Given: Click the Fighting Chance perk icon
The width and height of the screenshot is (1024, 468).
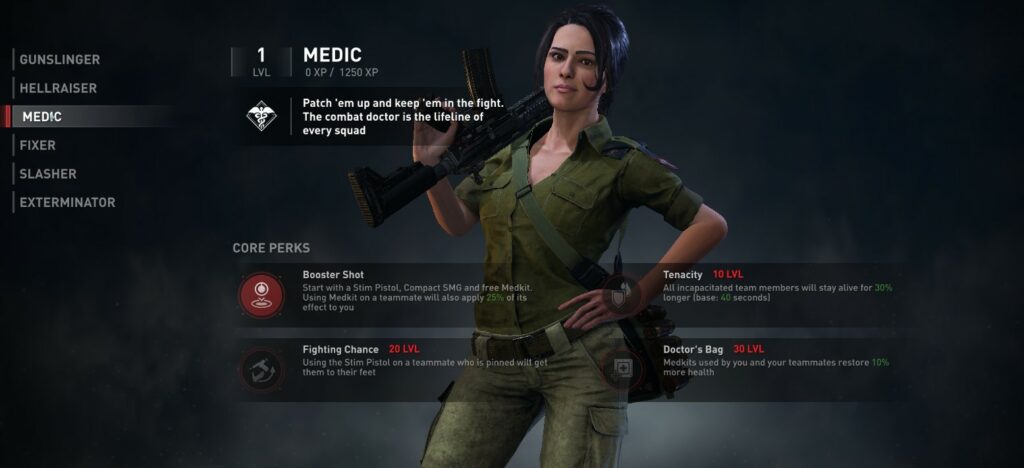Looking at the screenshot, I should click(261, 369).
